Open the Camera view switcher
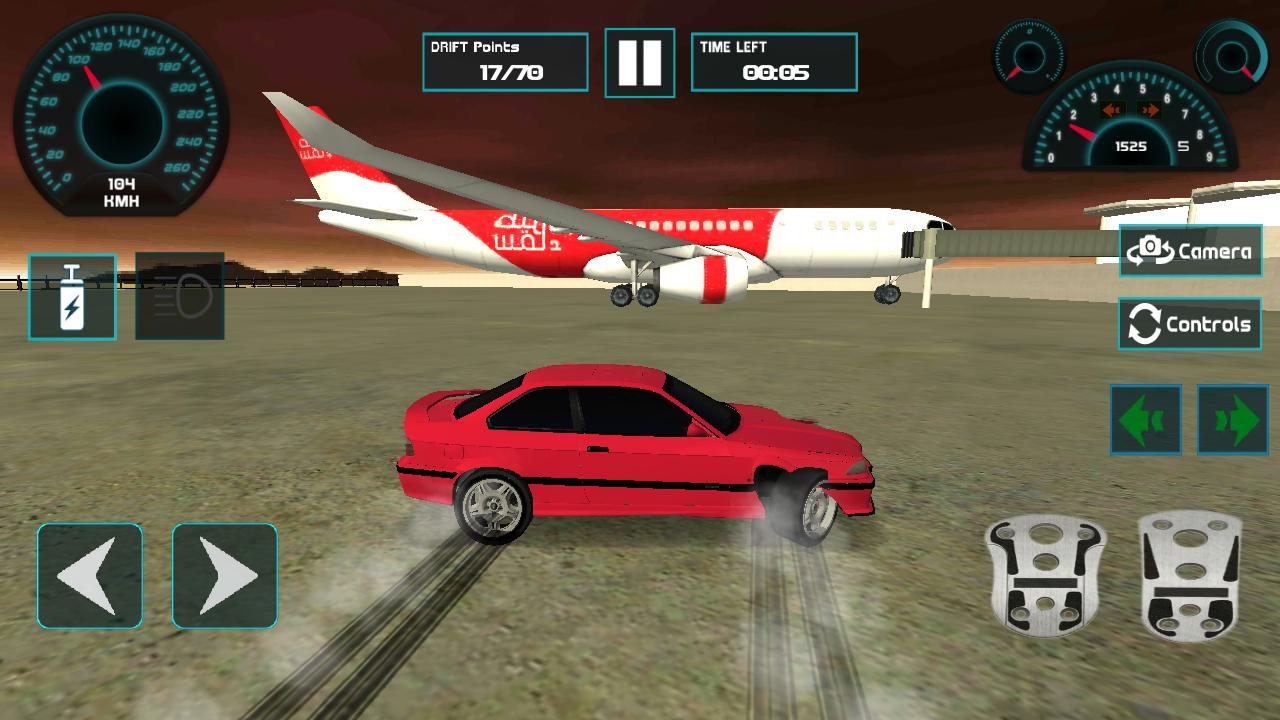This screenshot has width=1280, height=720. point(1189,250)
